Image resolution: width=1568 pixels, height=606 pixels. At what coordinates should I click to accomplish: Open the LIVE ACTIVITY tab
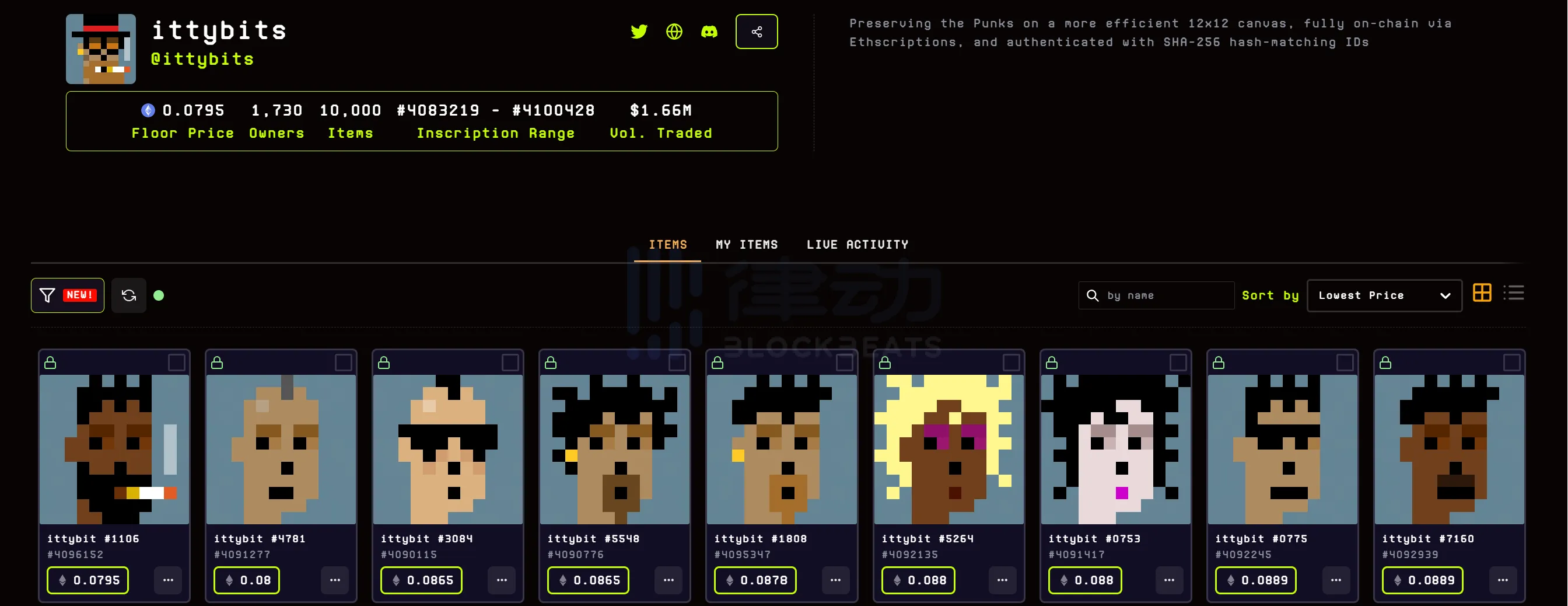point(857,244)
